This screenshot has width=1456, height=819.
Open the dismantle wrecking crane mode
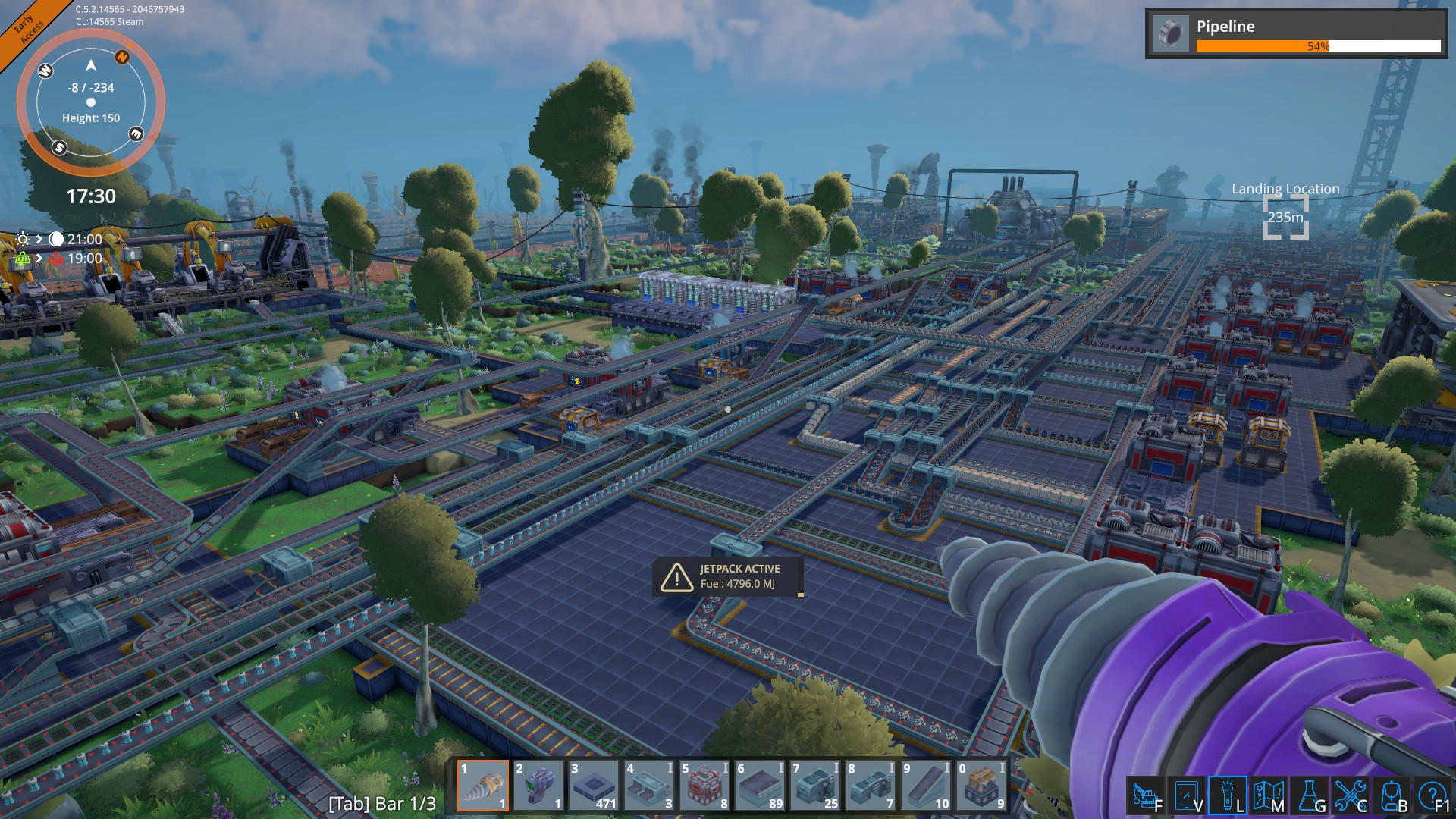tap(1145, 796)
